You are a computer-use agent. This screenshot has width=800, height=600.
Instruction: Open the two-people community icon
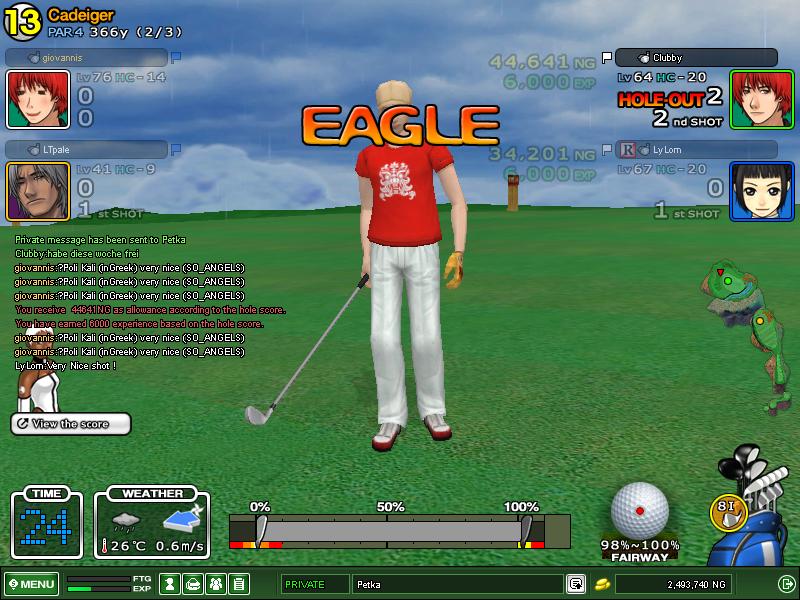pos(216,584)
